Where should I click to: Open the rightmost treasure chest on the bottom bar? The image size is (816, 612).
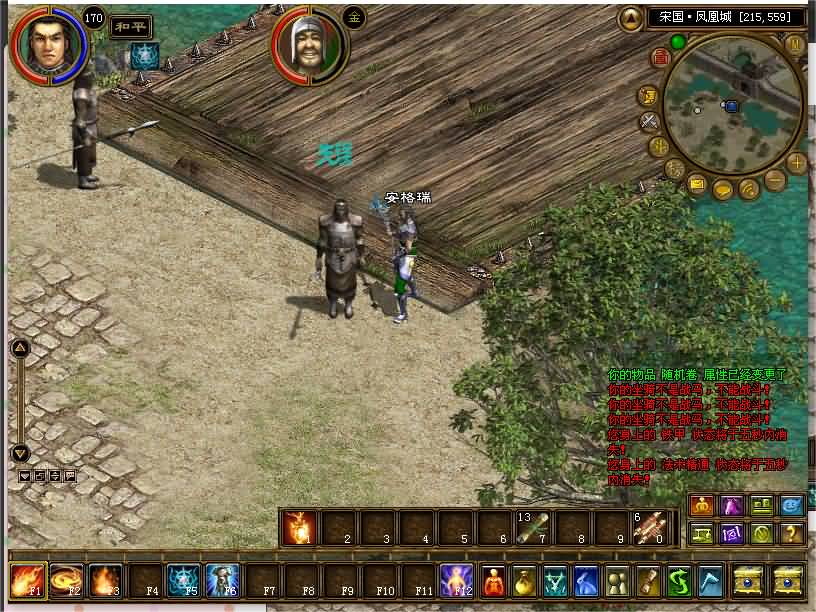(788, 581)
